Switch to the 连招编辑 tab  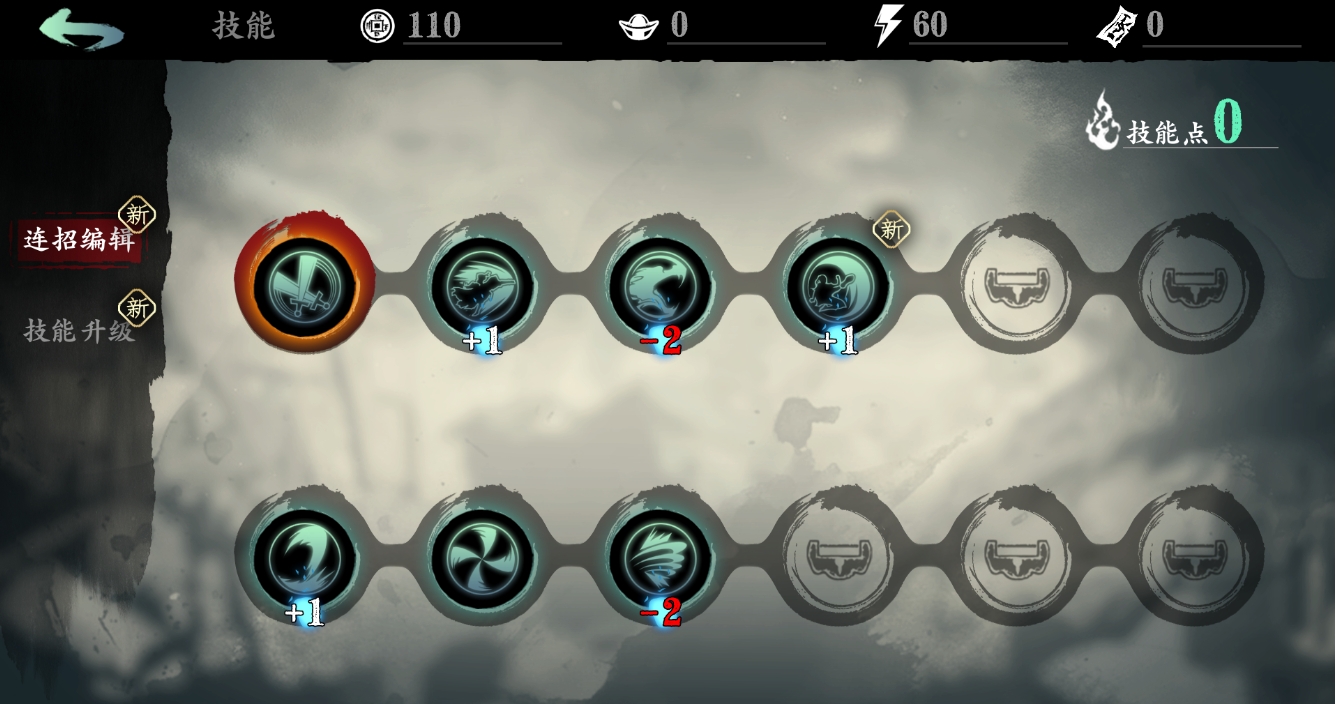click(x=79, y=241)
